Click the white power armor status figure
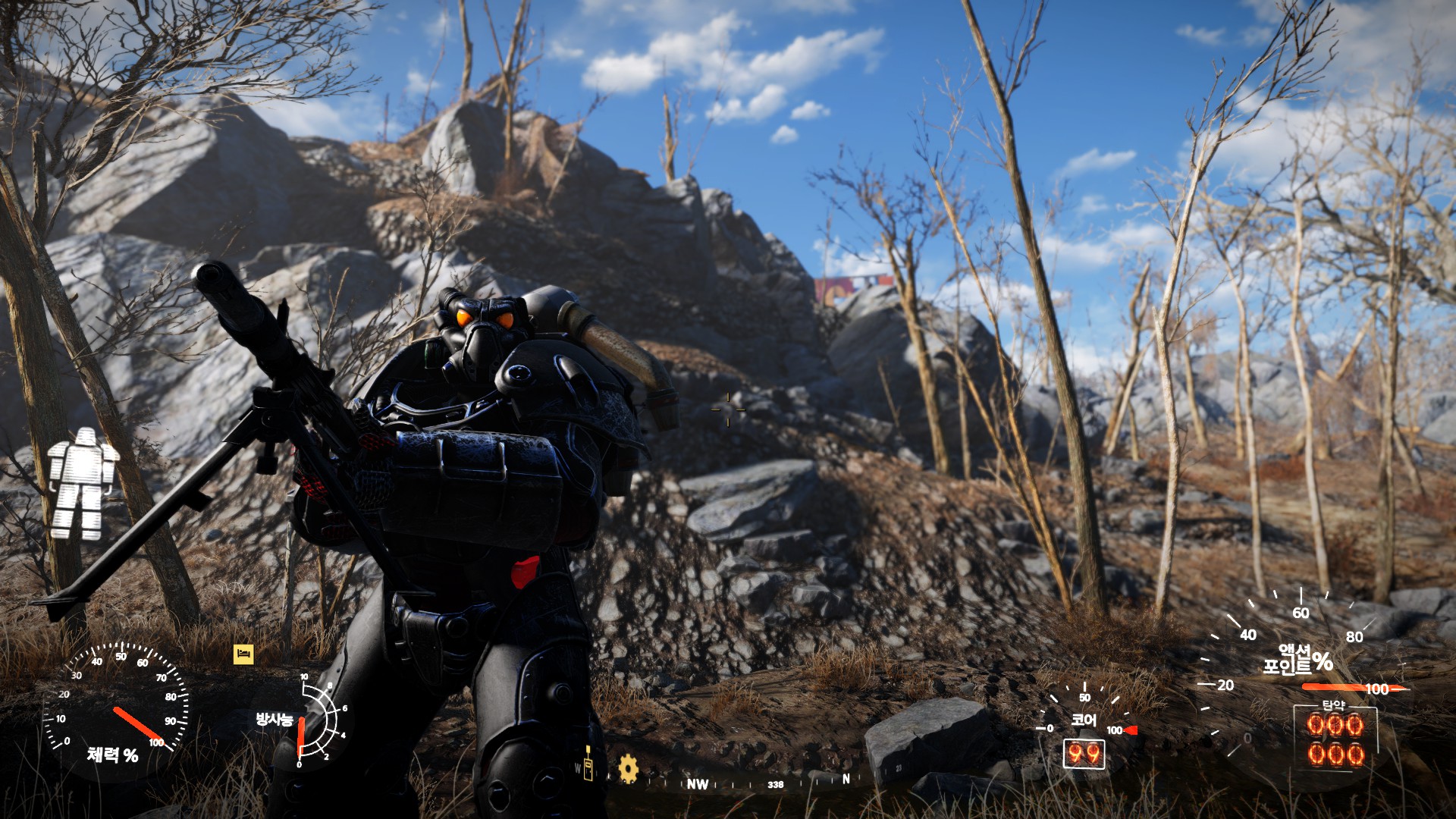The height and width of the screenshot is (819, 1456). pos(82,484)
